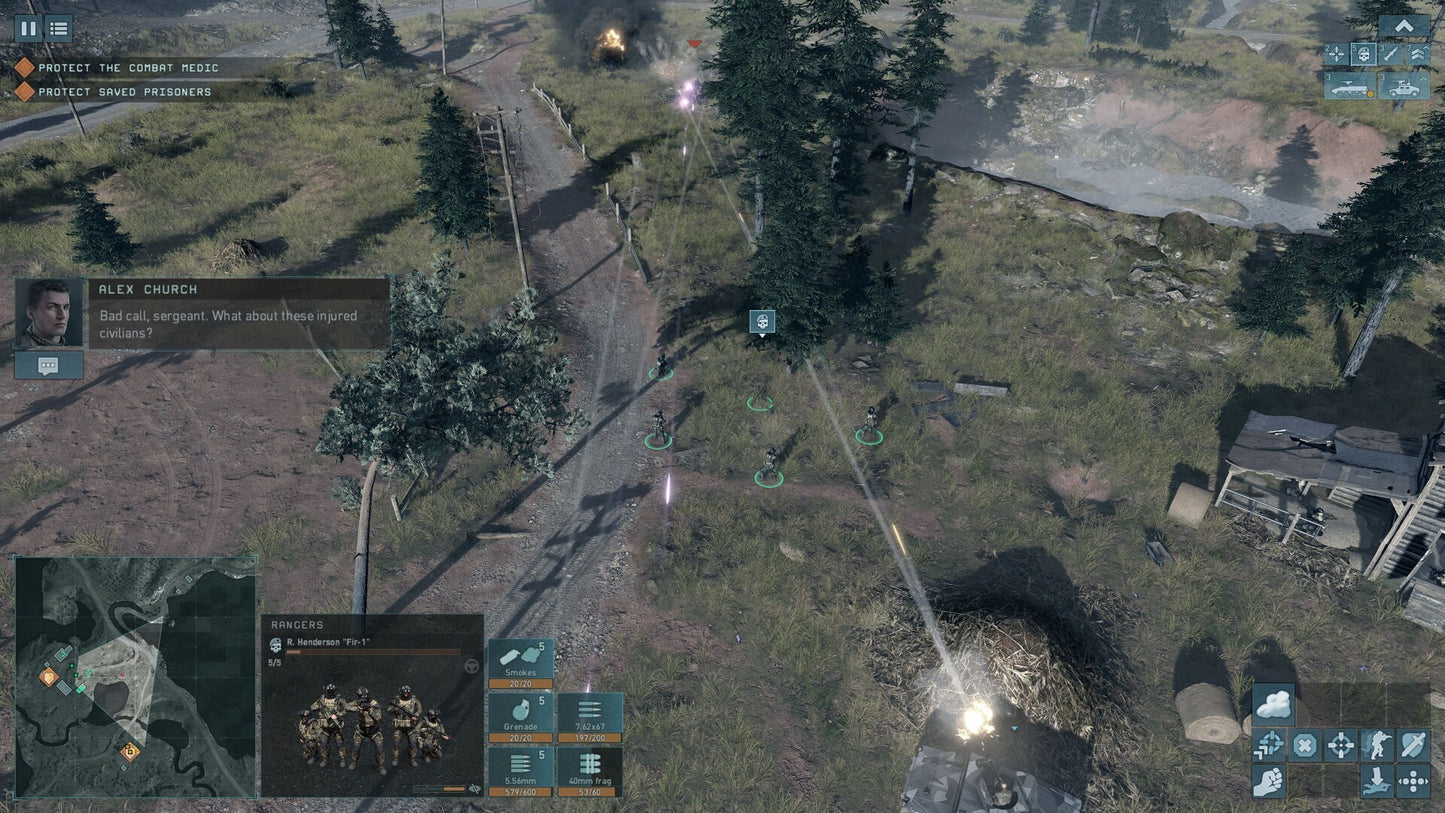Select the move-to-target crosshair command

tap(1341, 745)
